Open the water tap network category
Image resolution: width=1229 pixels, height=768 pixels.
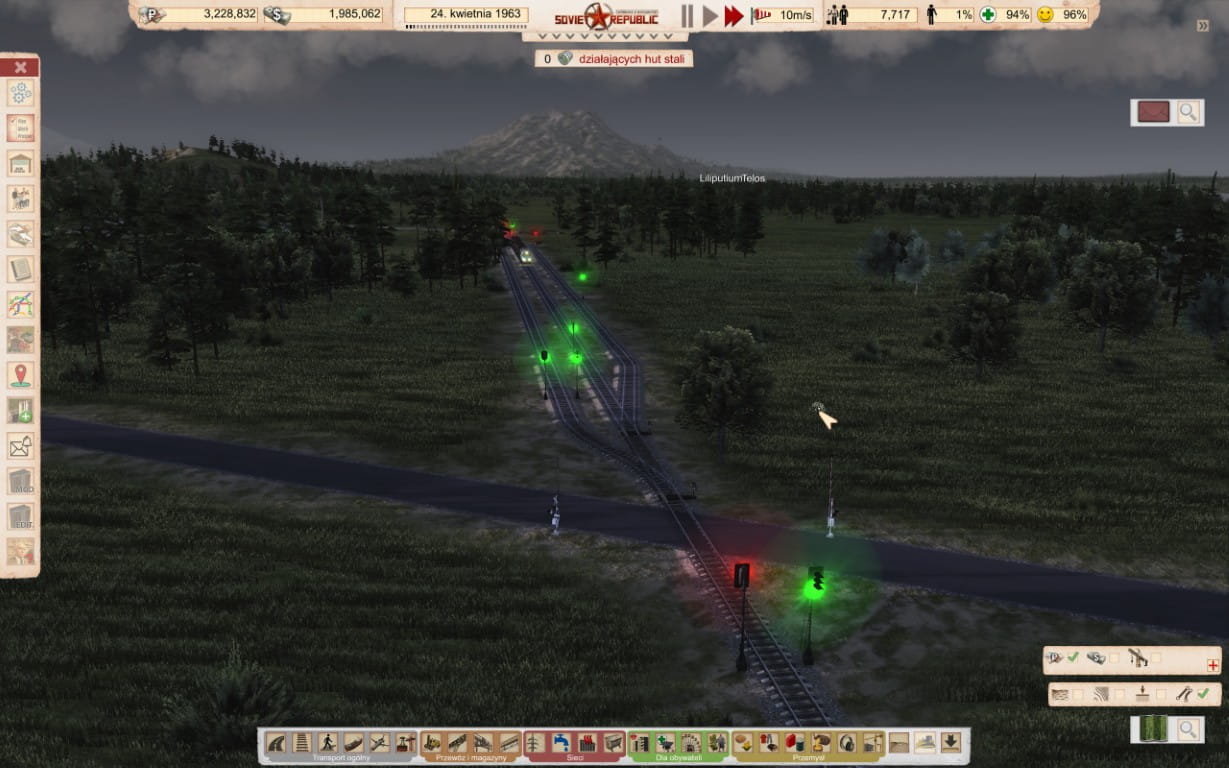[562, 742]
